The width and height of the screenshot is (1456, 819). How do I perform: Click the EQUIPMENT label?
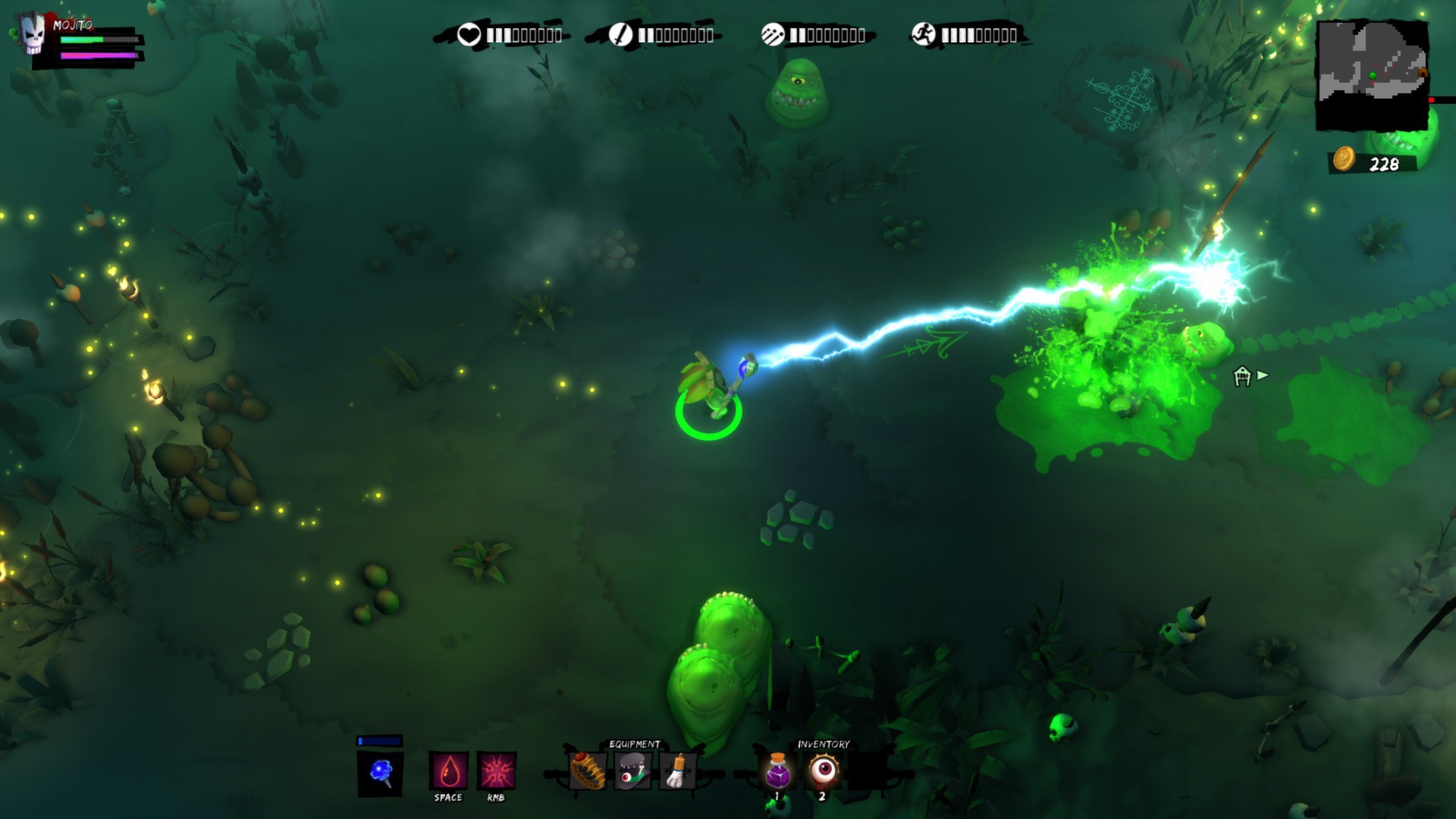pos(634,744)
